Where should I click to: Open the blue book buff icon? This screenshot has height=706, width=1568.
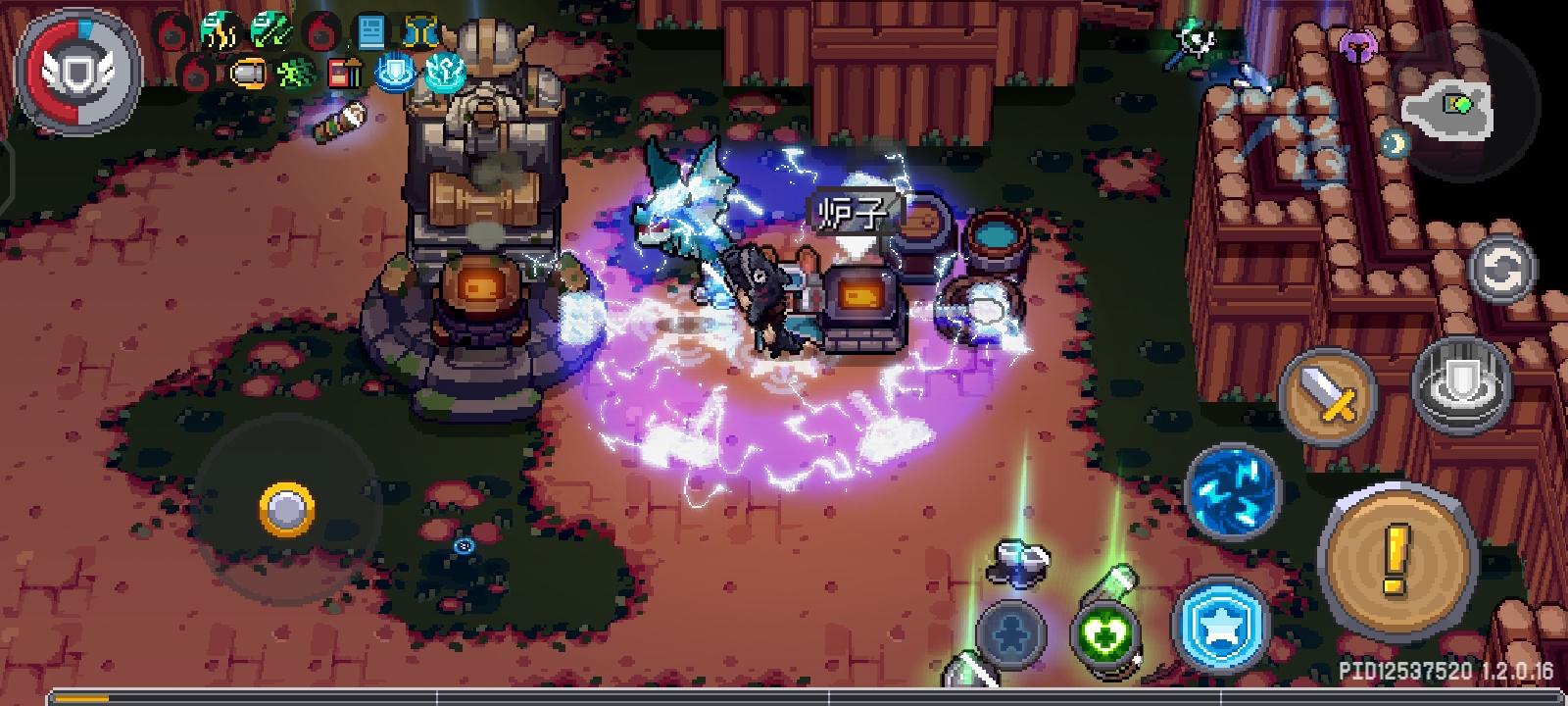[x=370, y=29]
